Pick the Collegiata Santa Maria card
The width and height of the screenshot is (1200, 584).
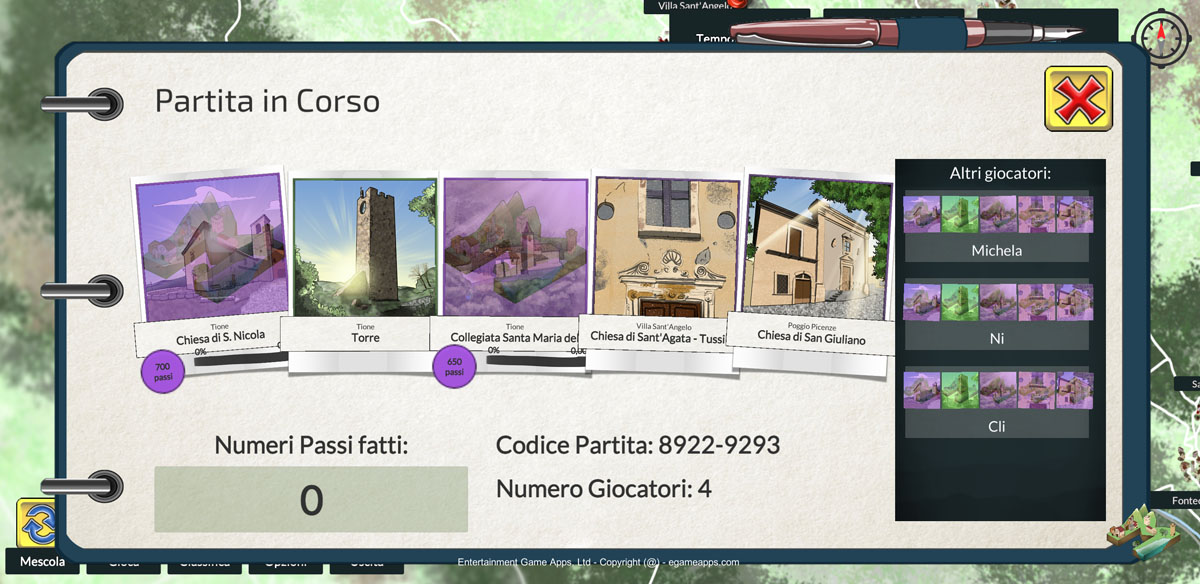(x=515, y=250)
